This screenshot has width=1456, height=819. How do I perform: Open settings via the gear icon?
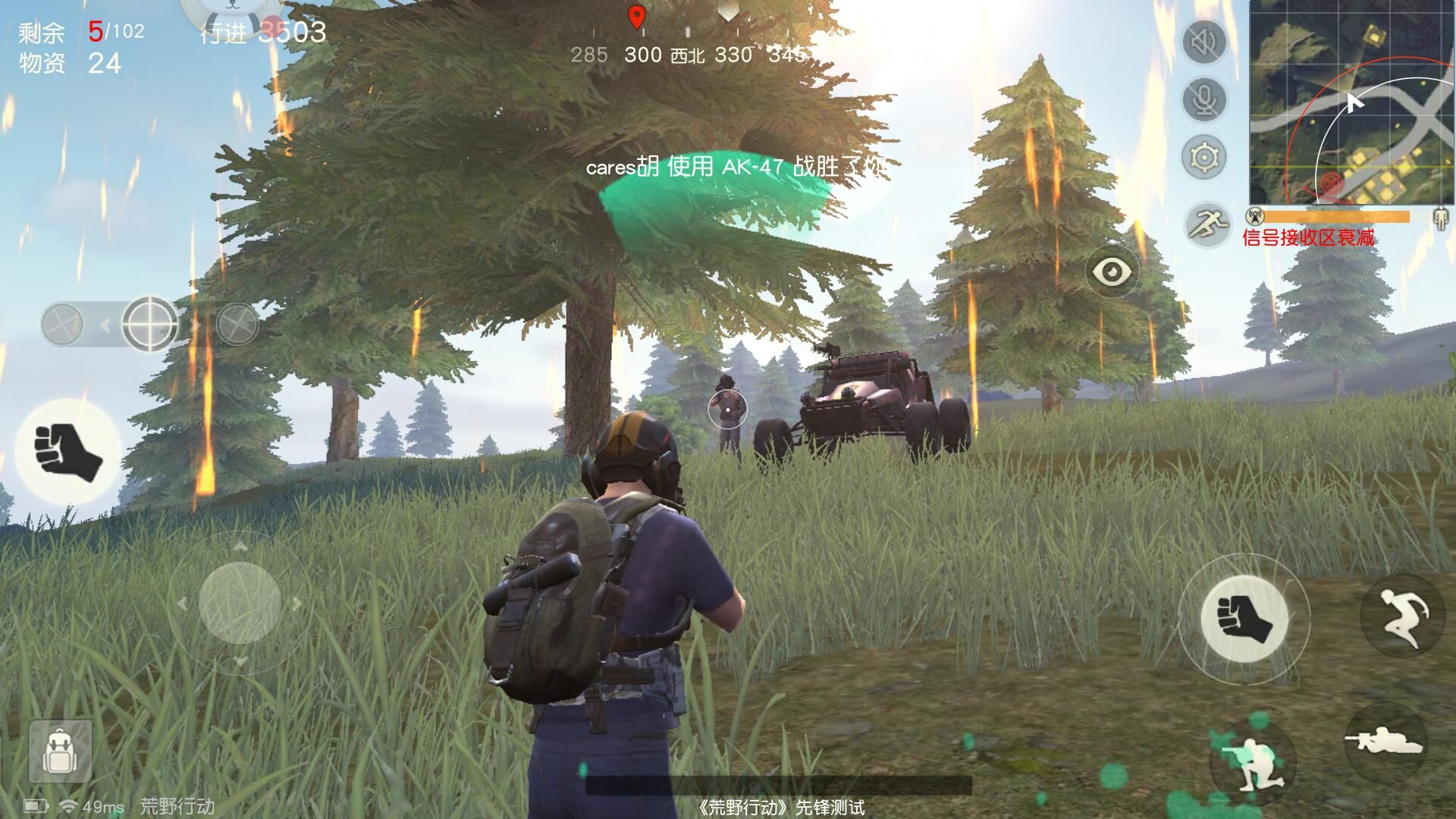point(1204,157)
